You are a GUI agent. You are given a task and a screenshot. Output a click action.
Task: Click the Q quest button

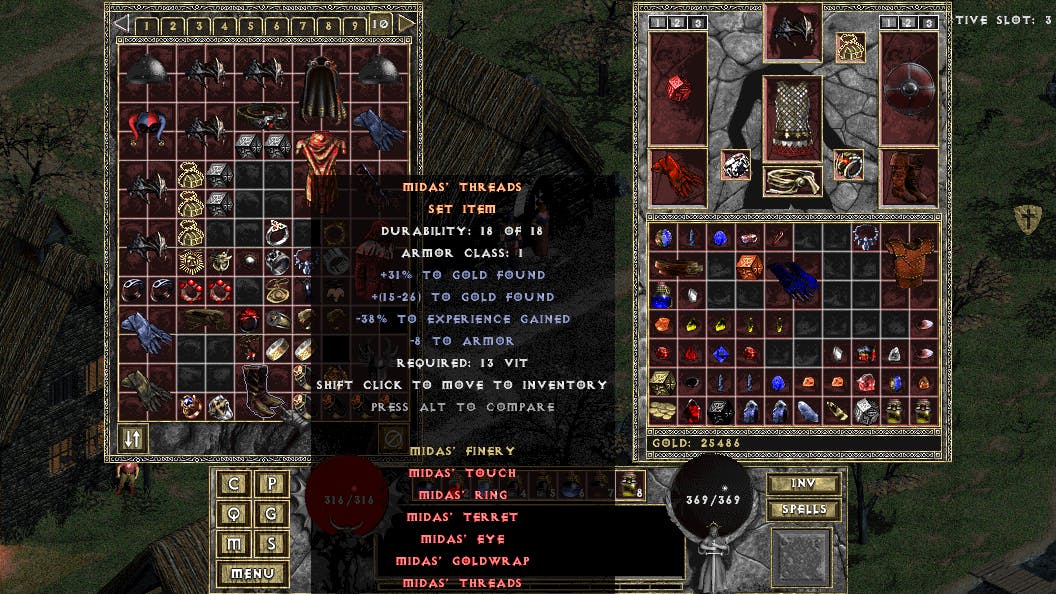tap(234, 514)
